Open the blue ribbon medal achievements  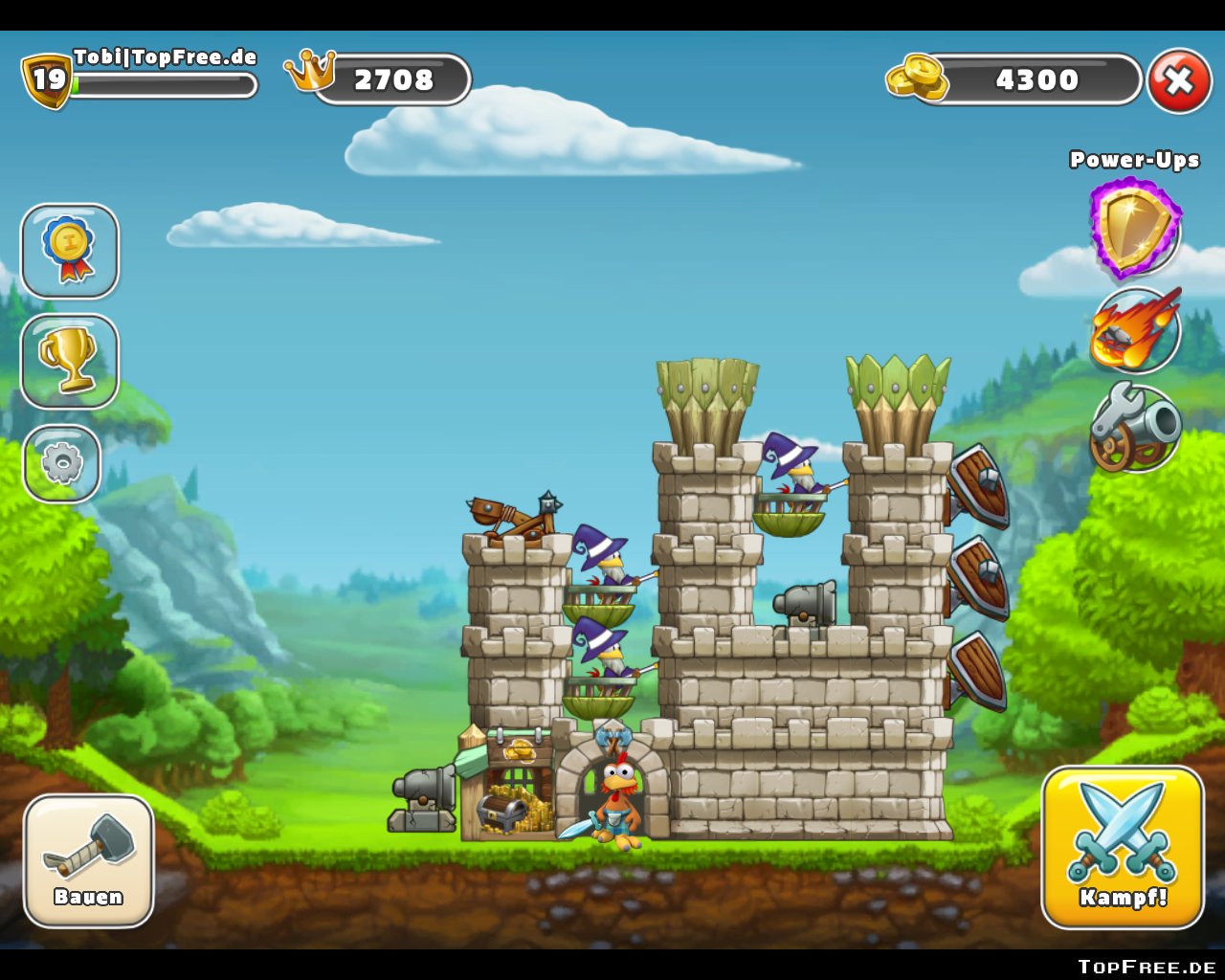pyautogui.click(x=70, y=251)
